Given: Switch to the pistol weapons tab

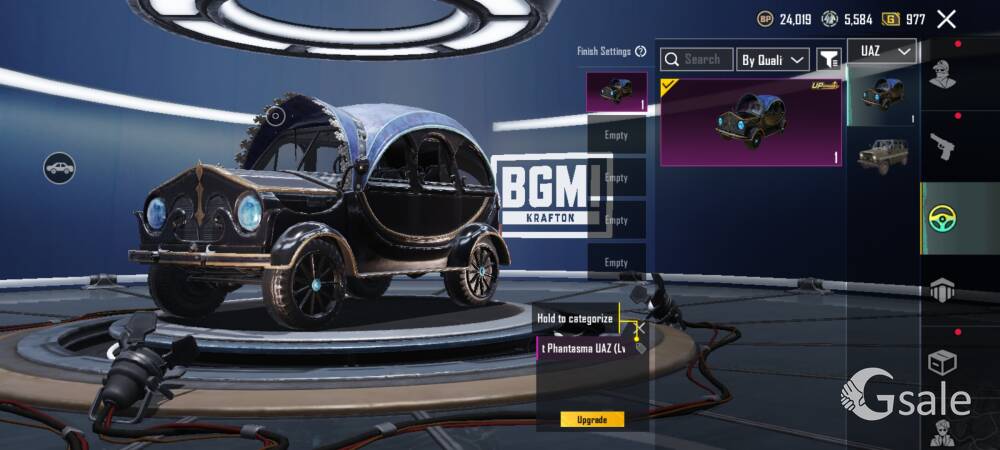Looking at the screenshot, I should [x=942, y=147].
